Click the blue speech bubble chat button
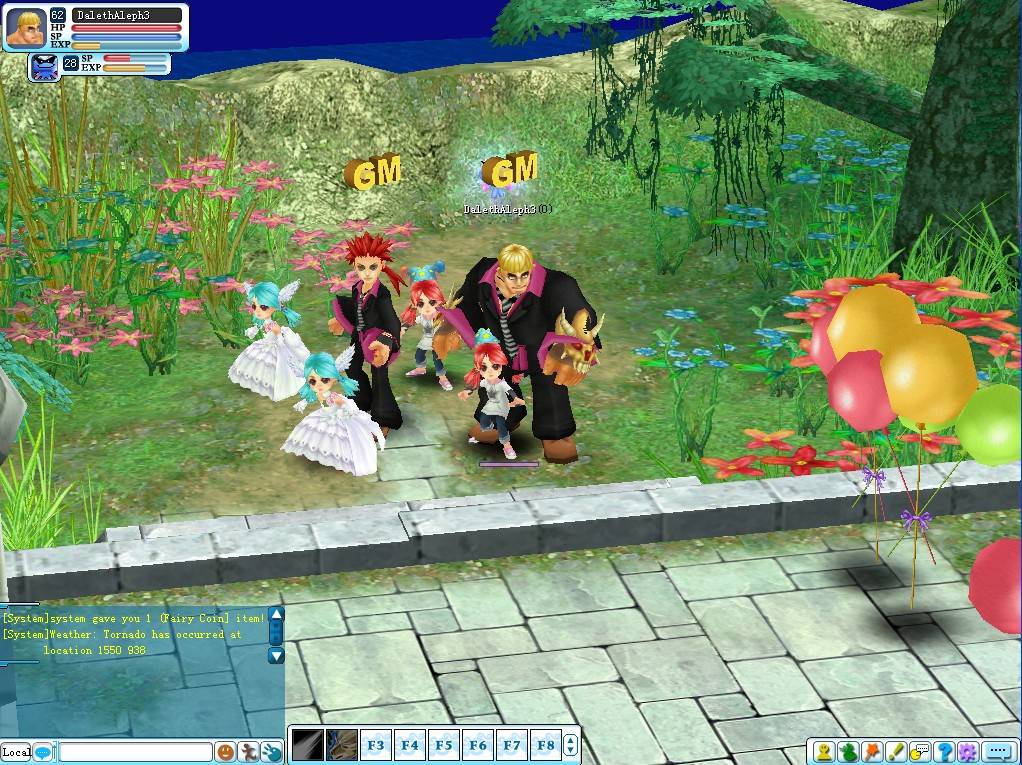Screen dimensions: 1022x765 click(x=43, y=751)
